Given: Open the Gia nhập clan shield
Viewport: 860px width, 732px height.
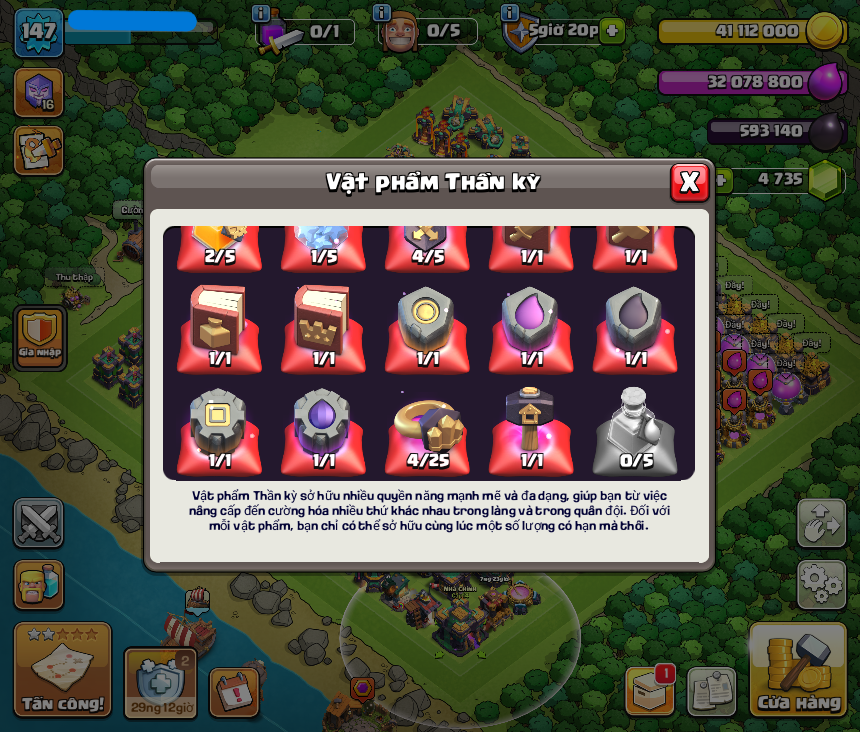Looking at the screenshot, I should tap(40, 336).
